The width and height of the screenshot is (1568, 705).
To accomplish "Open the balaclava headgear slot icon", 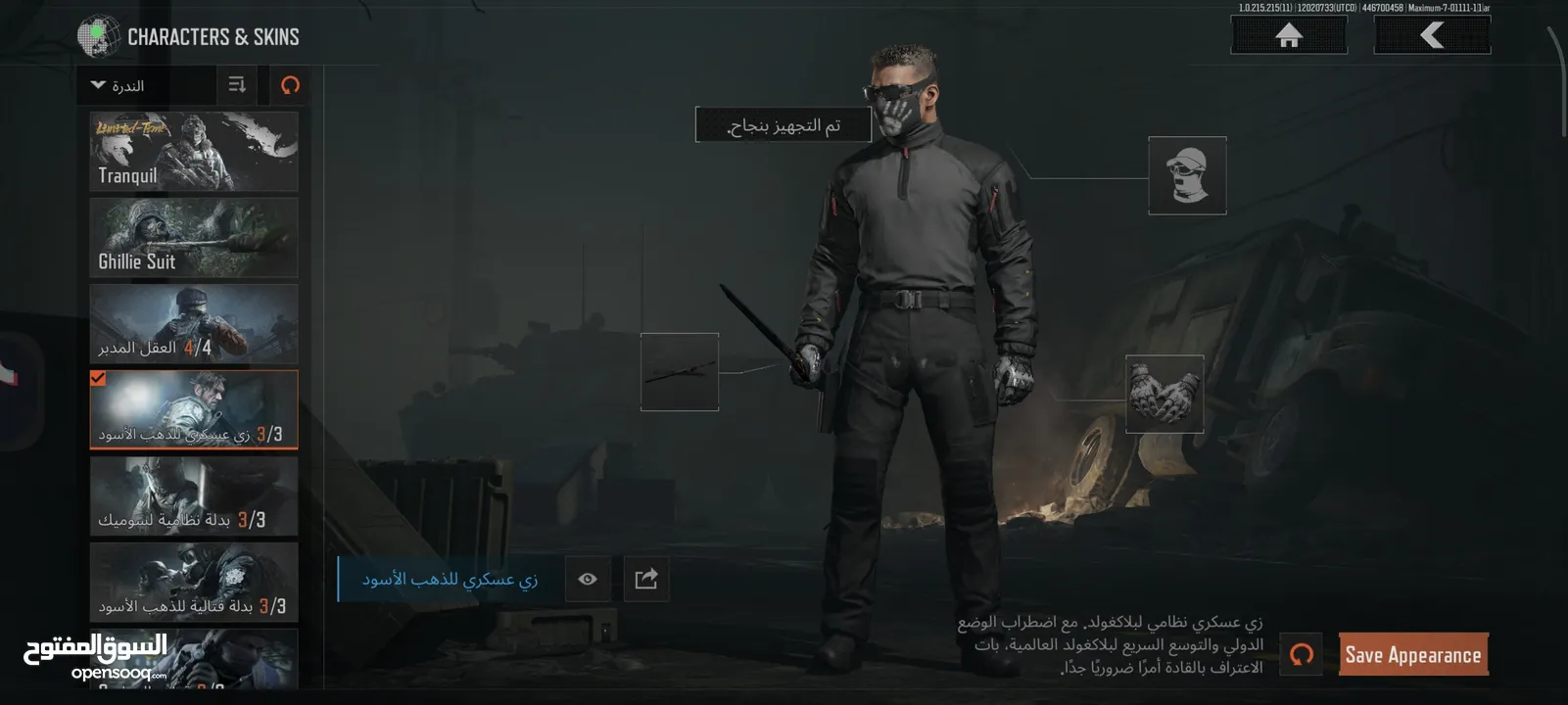I will 1187,176.
